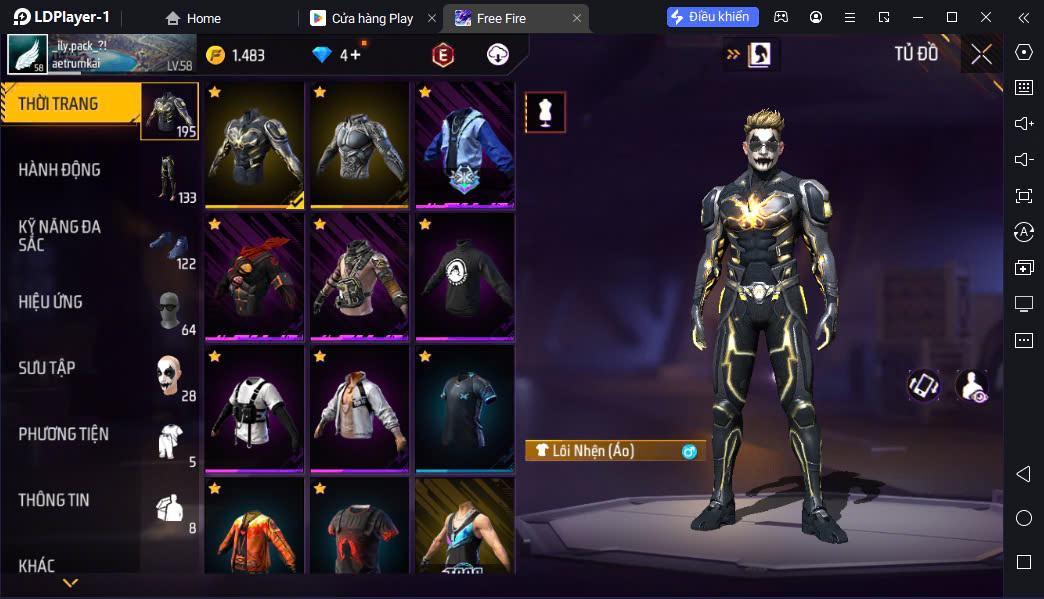Select the clown face subcategory showing 28
1044x599 pixels.
click(x=169, y=376)
